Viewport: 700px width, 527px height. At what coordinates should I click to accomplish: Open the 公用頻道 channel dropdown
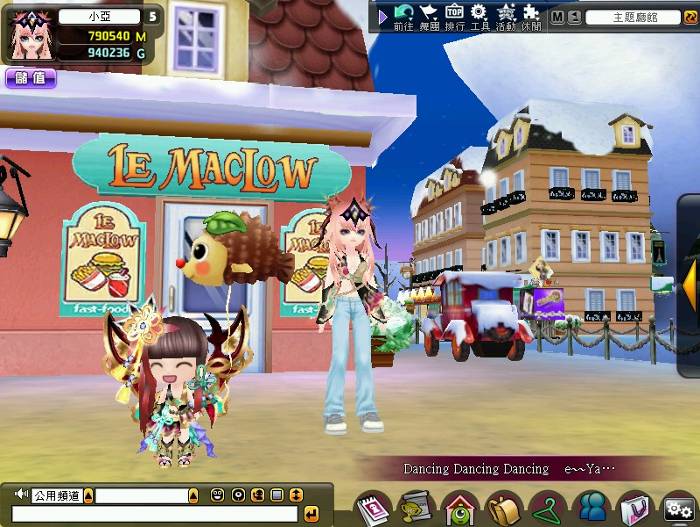(88, 495)
